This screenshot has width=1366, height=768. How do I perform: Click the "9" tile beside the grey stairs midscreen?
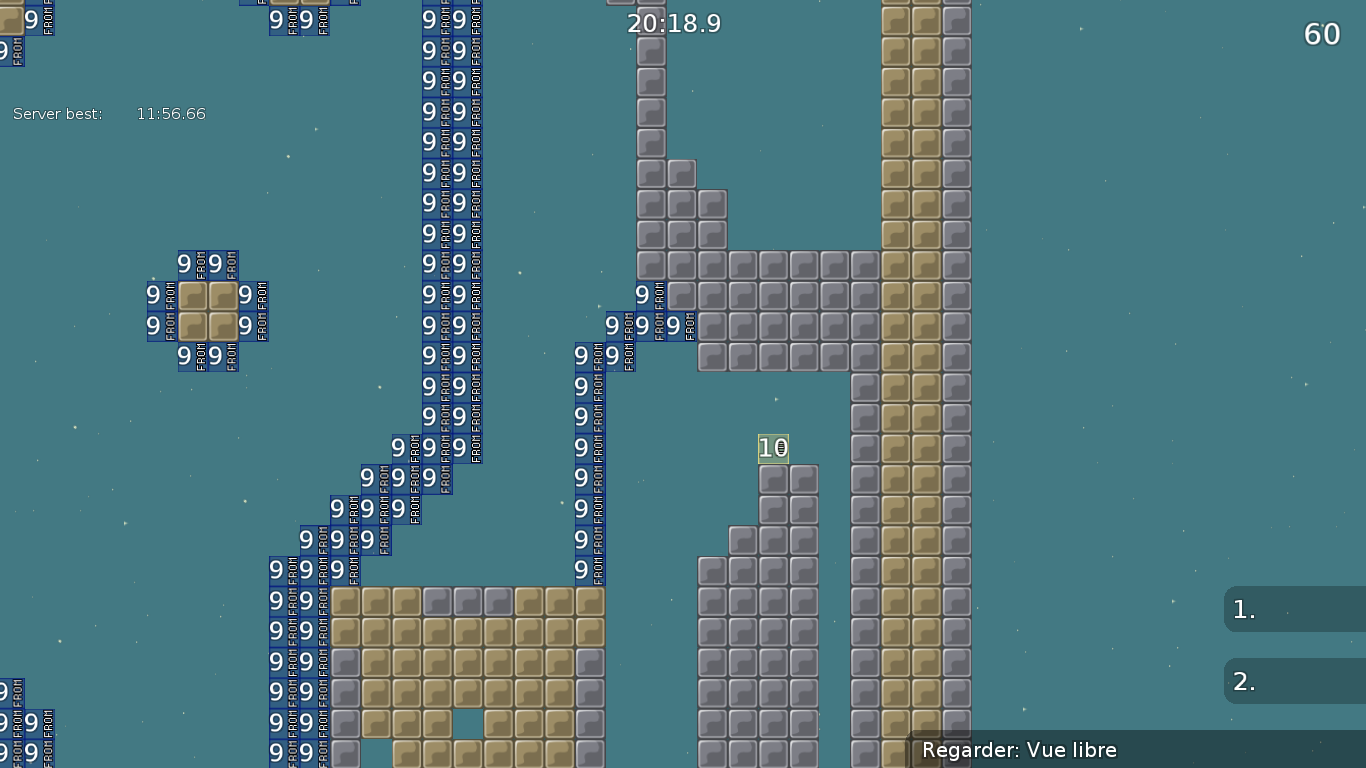(x=641, y=294)
